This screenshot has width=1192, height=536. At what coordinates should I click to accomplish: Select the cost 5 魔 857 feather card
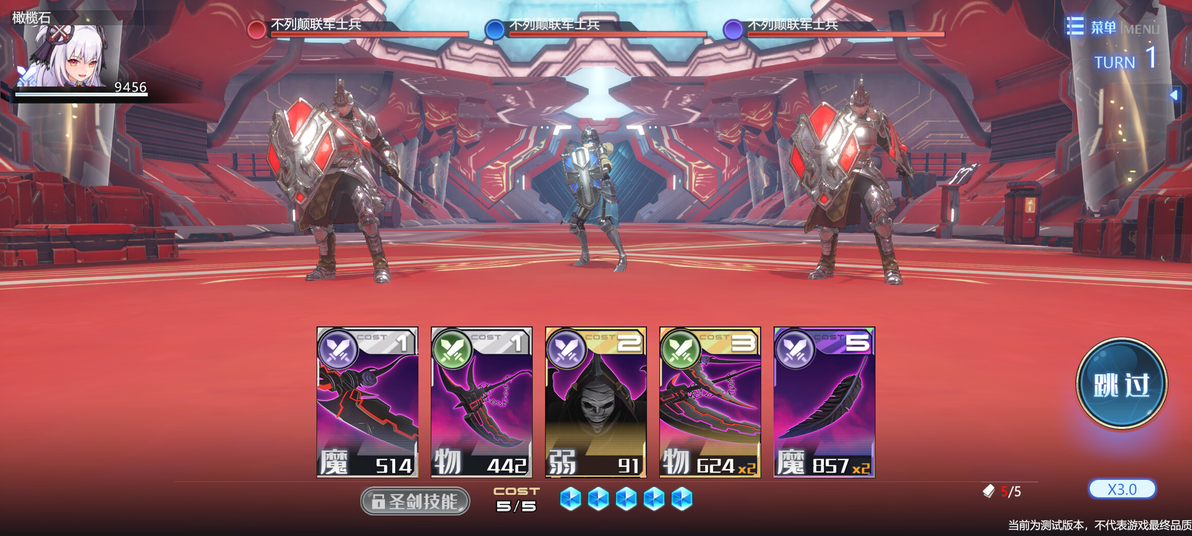click(824, 402)
